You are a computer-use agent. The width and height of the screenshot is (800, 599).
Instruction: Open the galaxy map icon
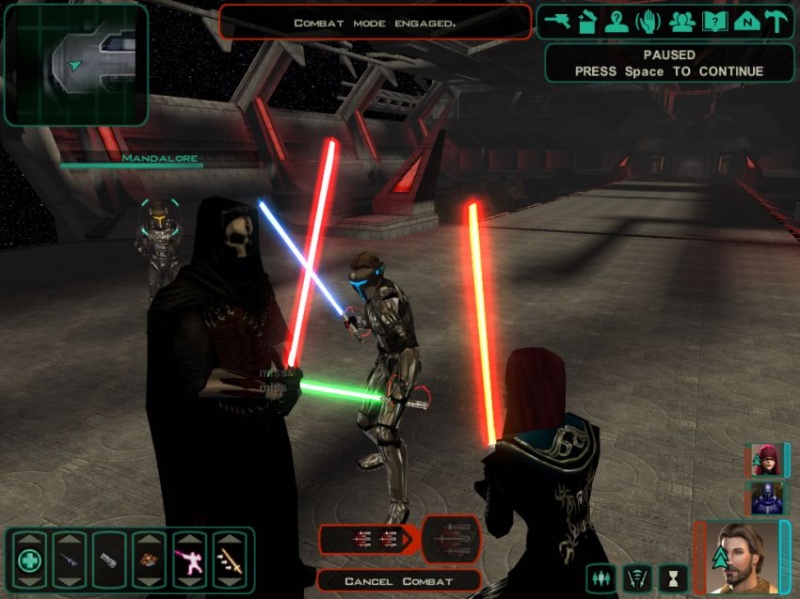click(x=745, y=21)
